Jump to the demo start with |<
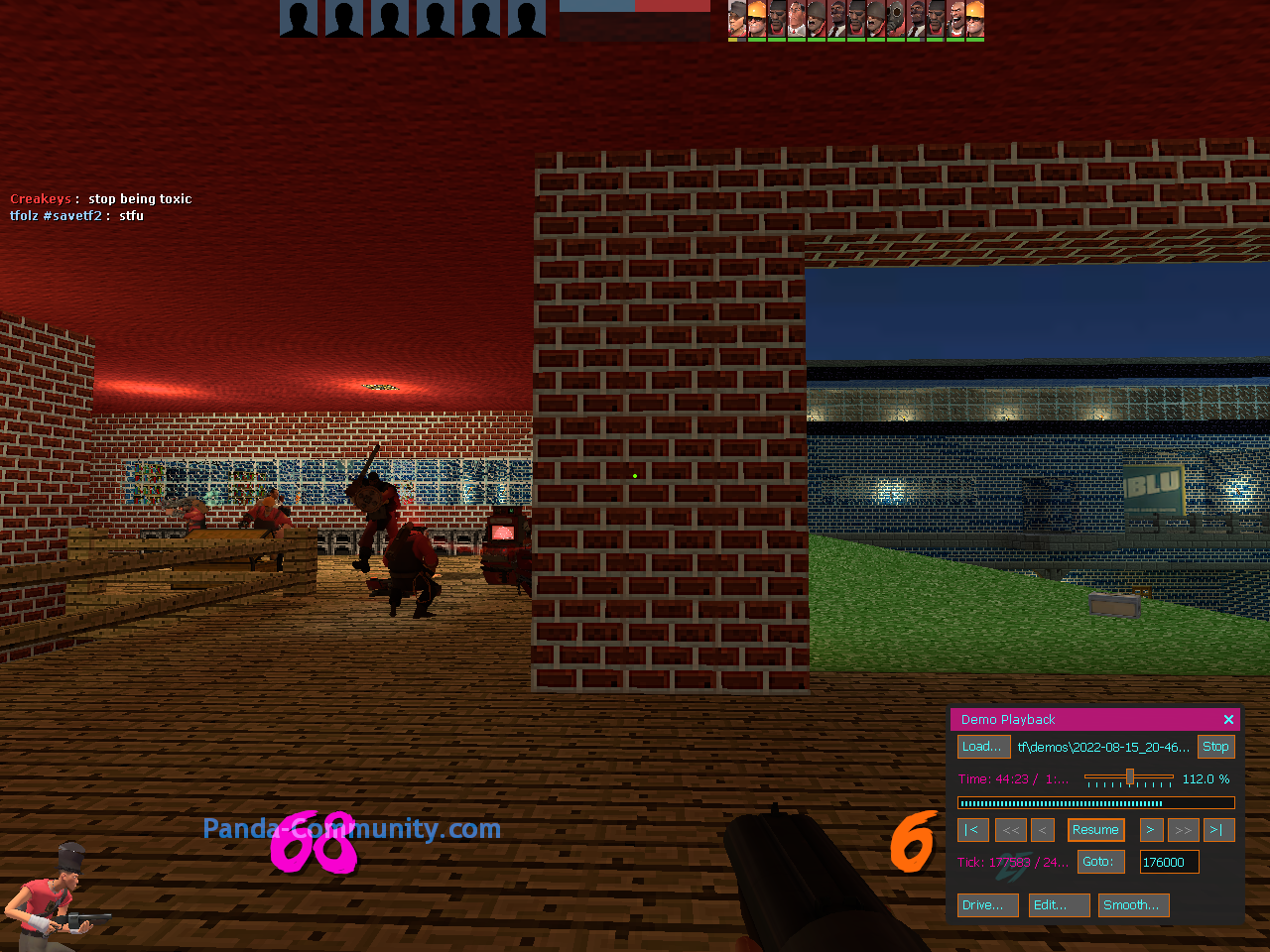The image size is (1270, 952). click(972, 830)
